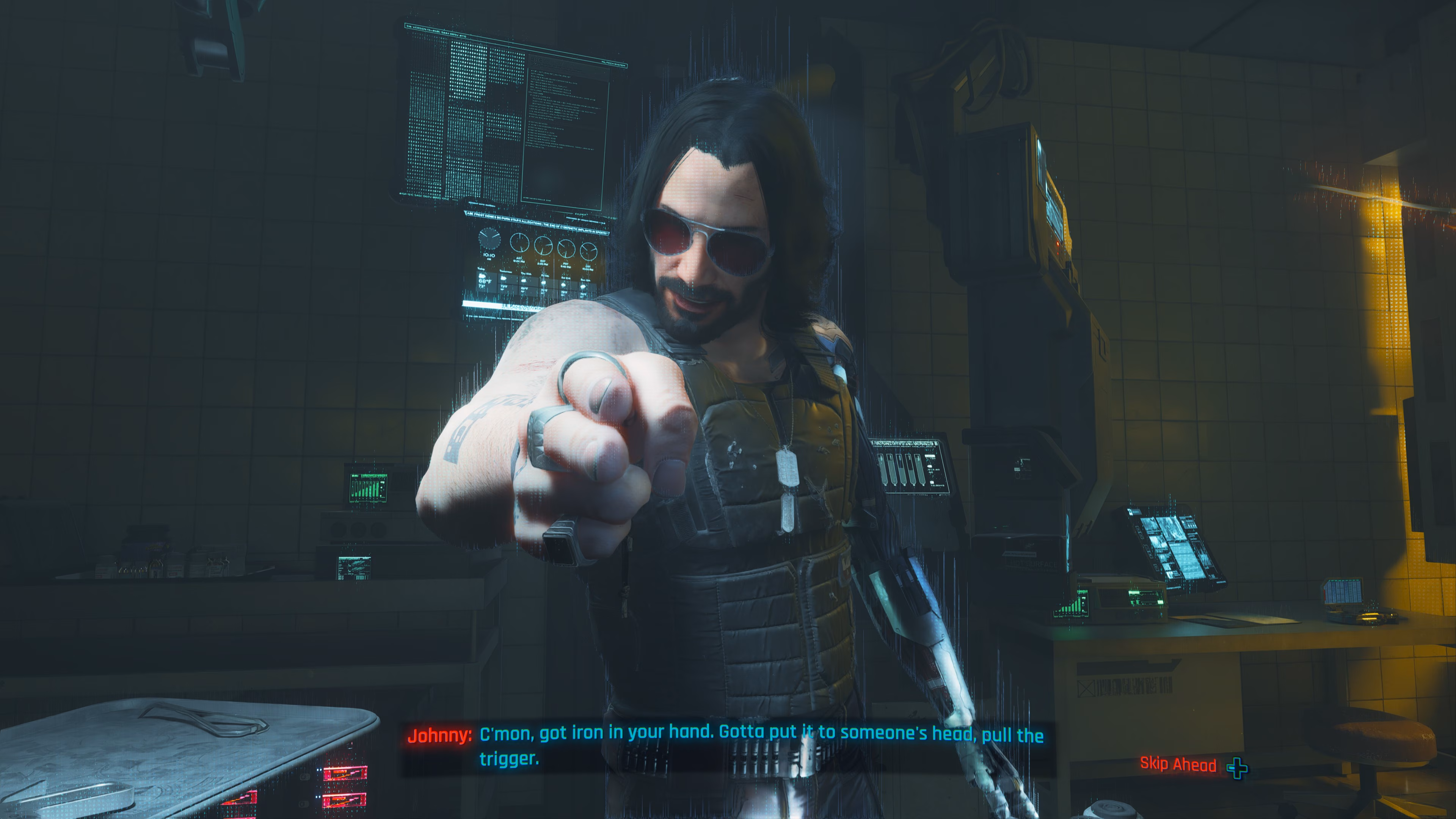The height and width of the screenshot is (819, 1456).
Task: Select the Skip Ahead dialogue prompt
Action: (1191, 765)
